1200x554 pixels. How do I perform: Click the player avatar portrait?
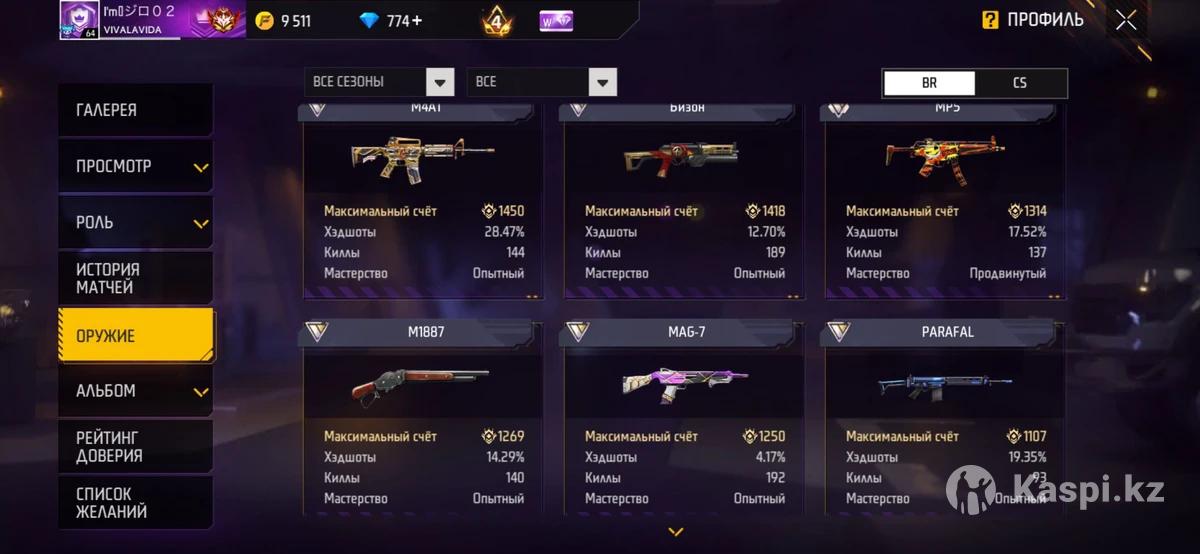(78, 19)
